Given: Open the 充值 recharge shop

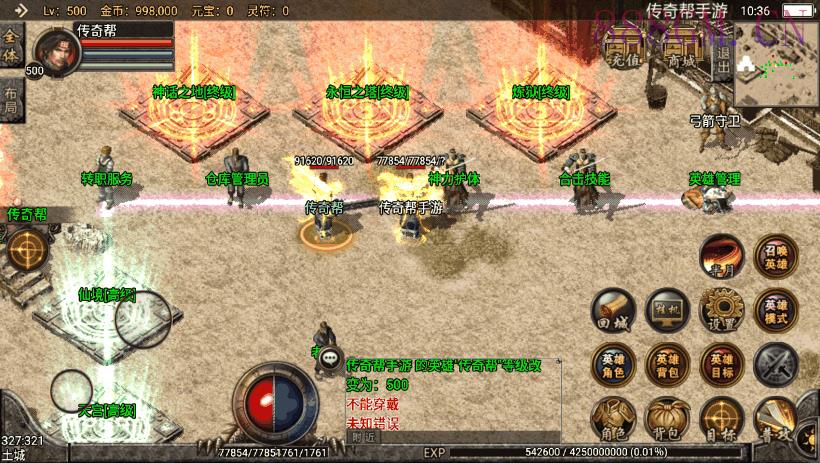Looking at the screenshot, I should [624, 50].
